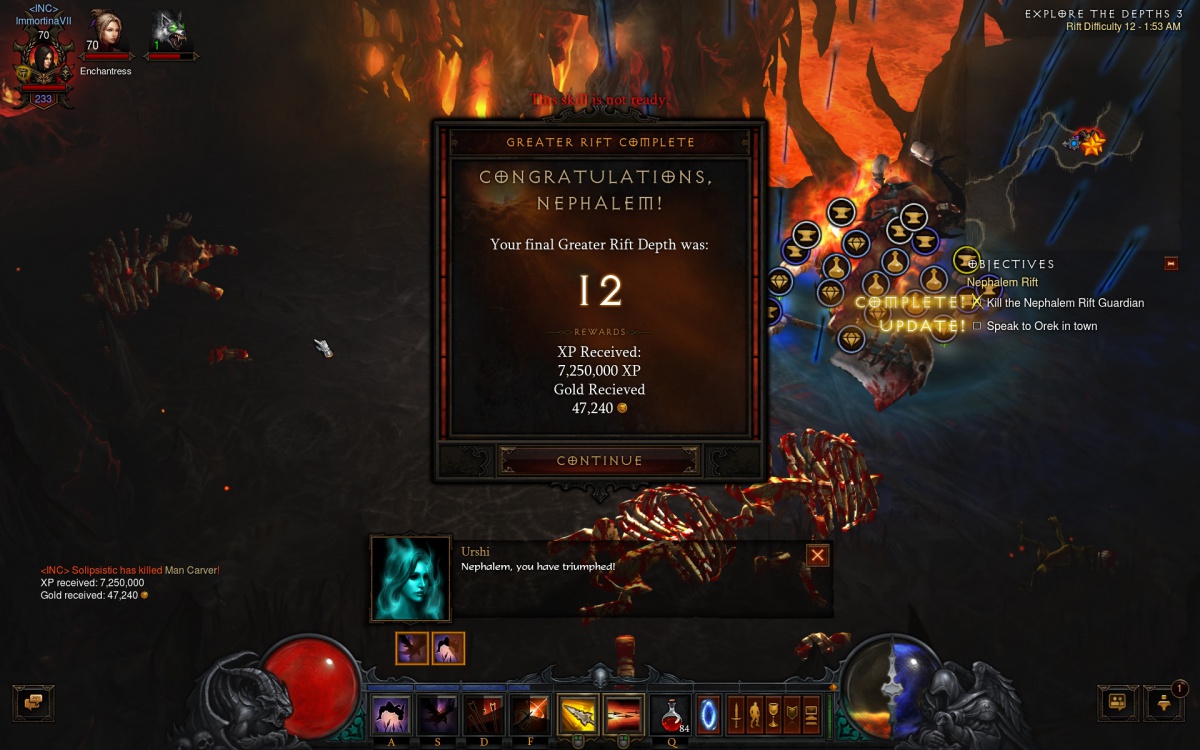Select the red streaking arrow secondary skill
The width and height of the screenshot is (1200, 750).
point(623,716)
